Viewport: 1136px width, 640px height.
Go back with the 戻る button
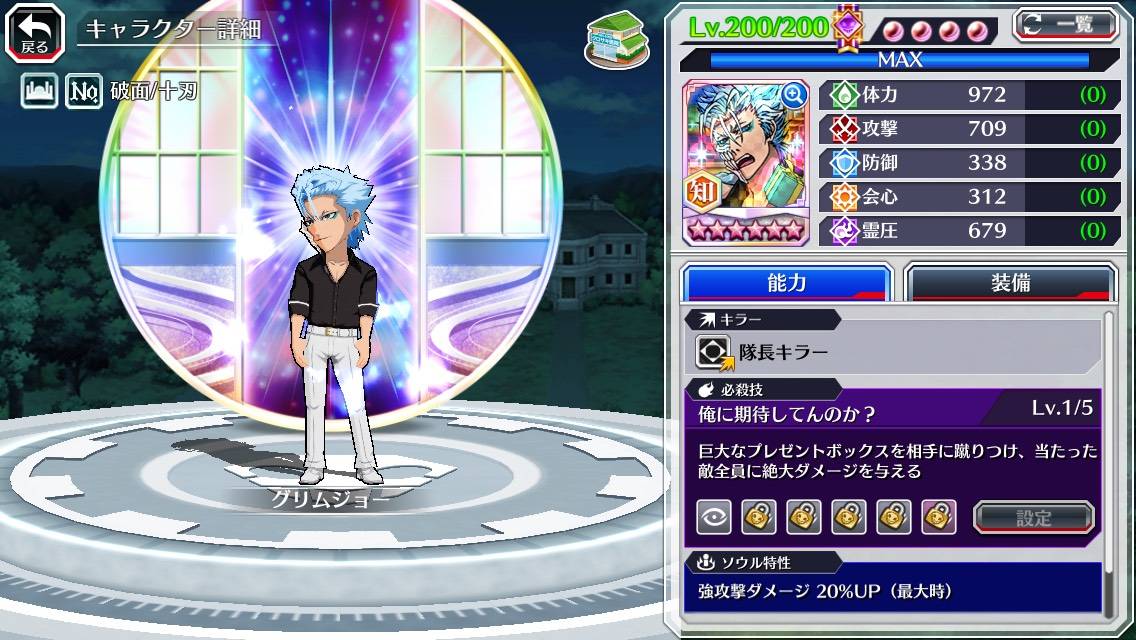[35, 31]
